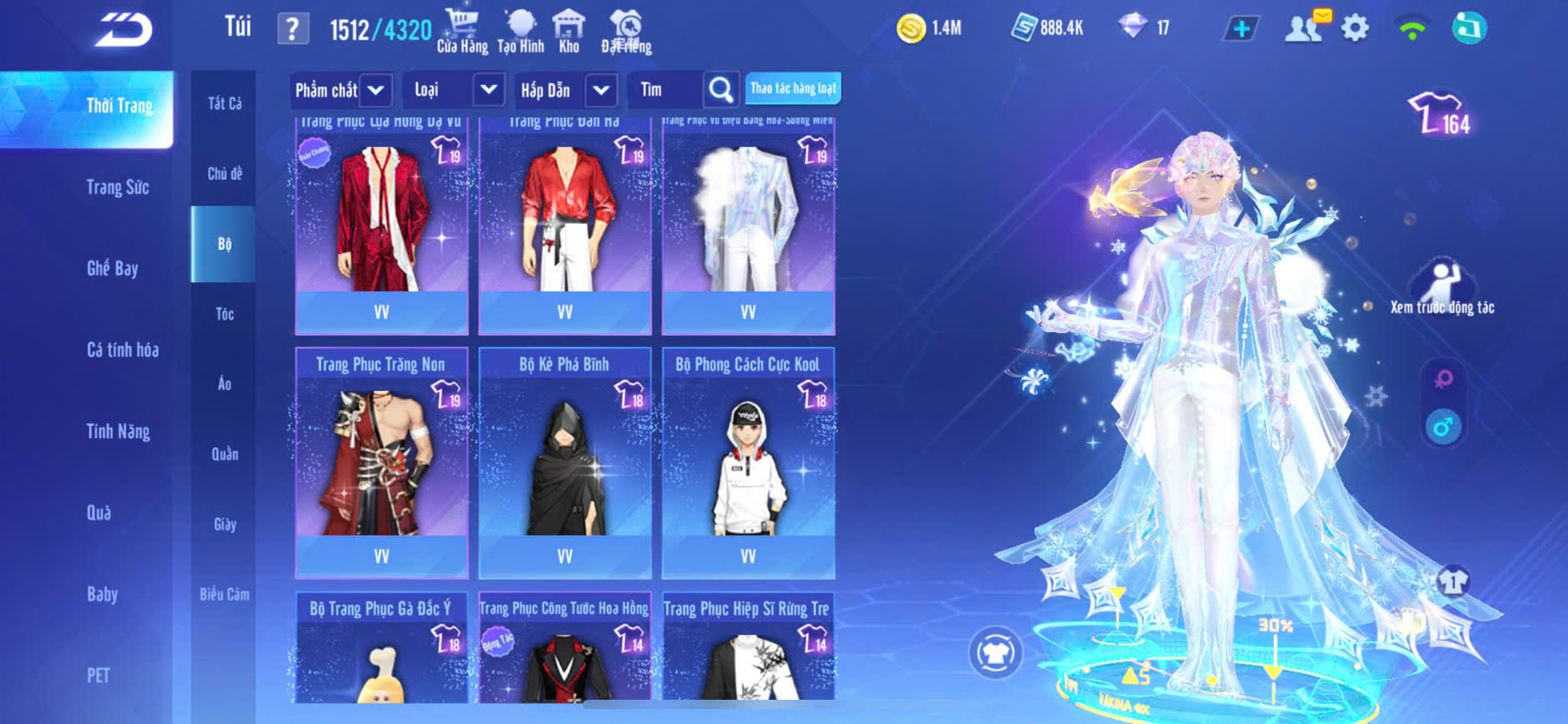Select the Bộ Phong Cách Cực Kool outfit

pos(748,462)
